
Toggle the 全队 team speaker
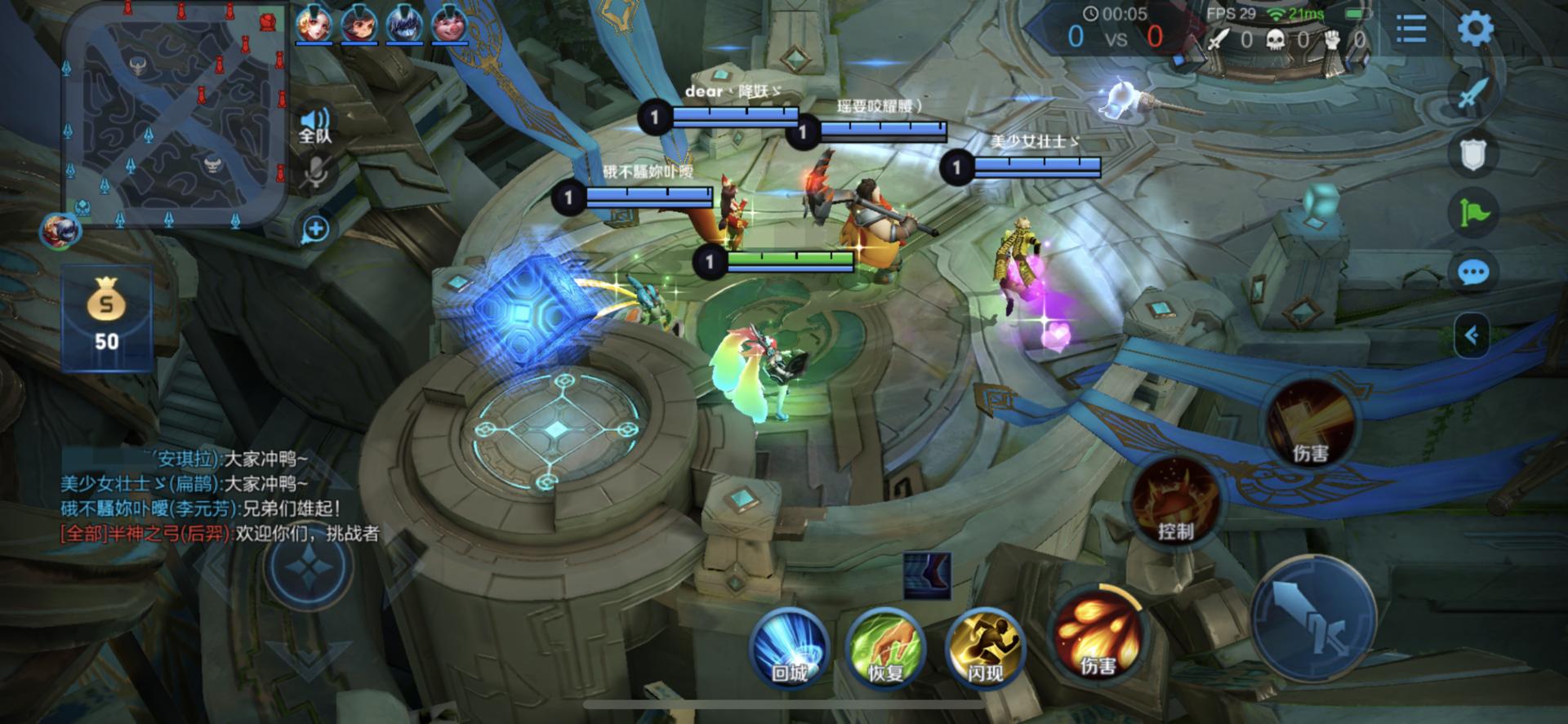[x=315, y=126]
